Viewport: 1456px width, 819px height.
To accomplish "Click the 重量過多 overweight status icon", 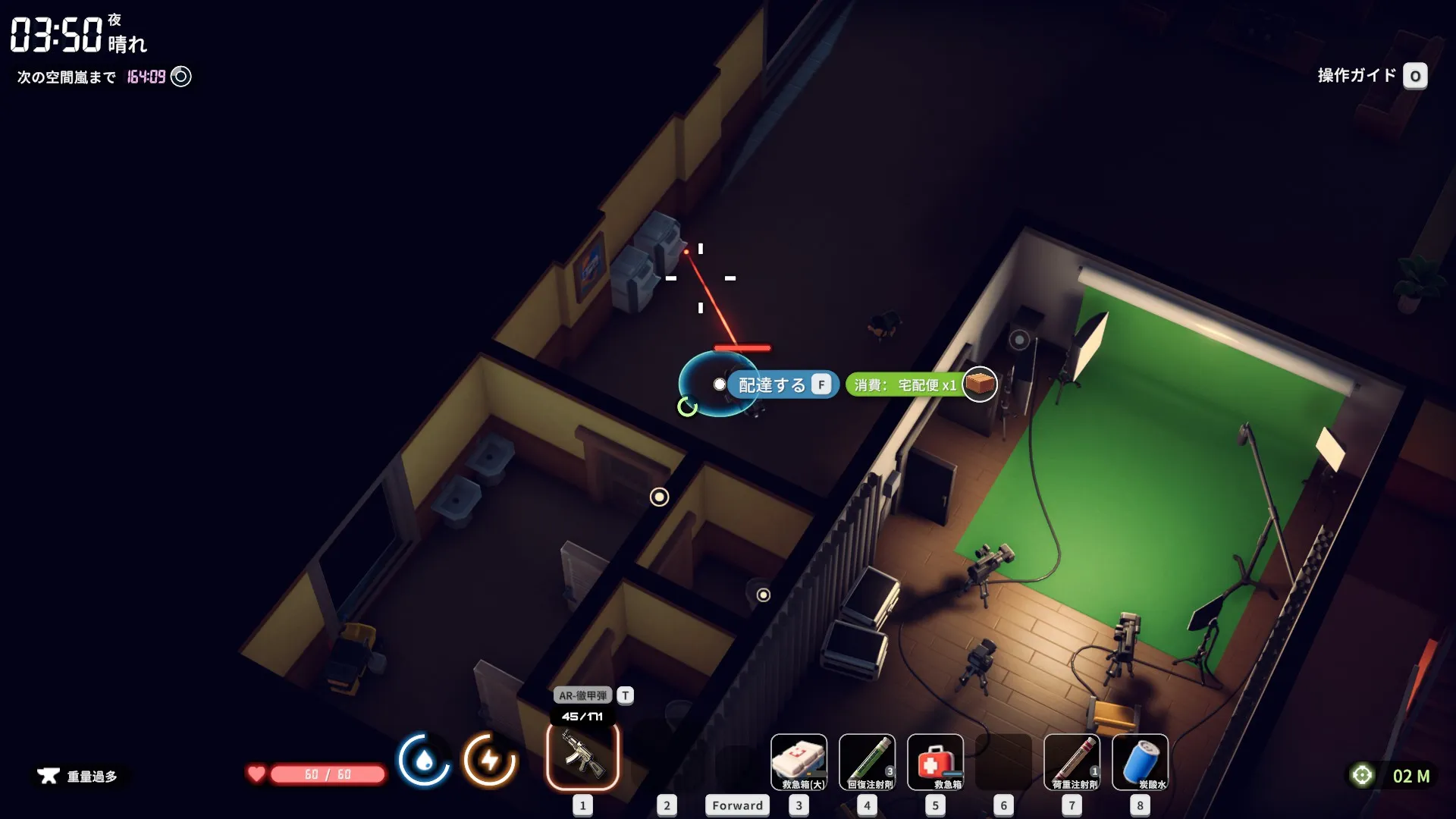I will point(49,776).
